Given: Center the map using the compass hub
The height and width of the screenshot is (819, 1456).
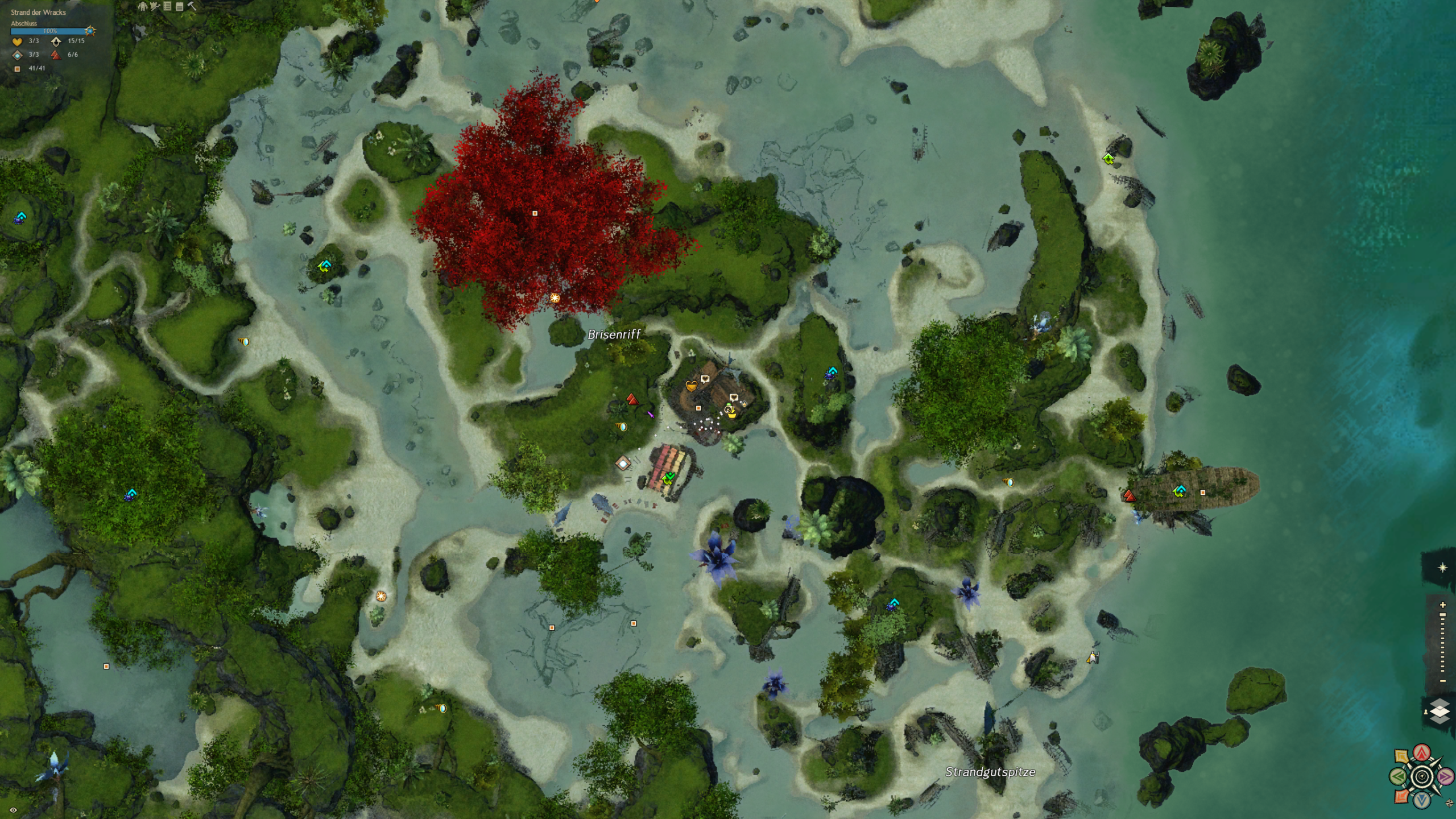Looking at the screenshot, I should click(x=1422, y=776).
